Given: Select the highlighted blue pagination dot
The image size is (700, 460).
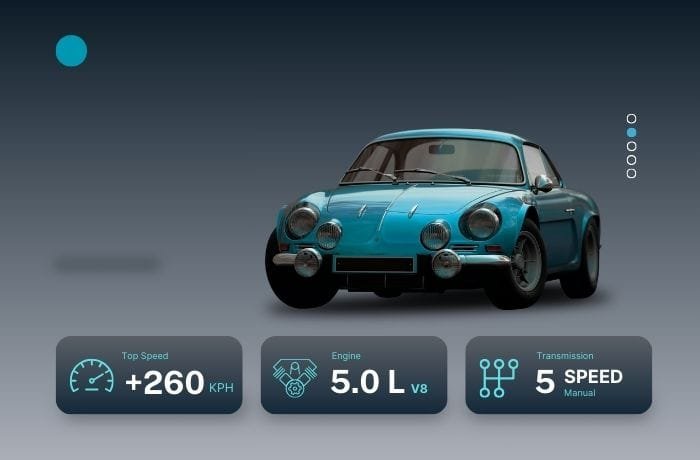Looking at the screenshot, I should tap(631, 132).
